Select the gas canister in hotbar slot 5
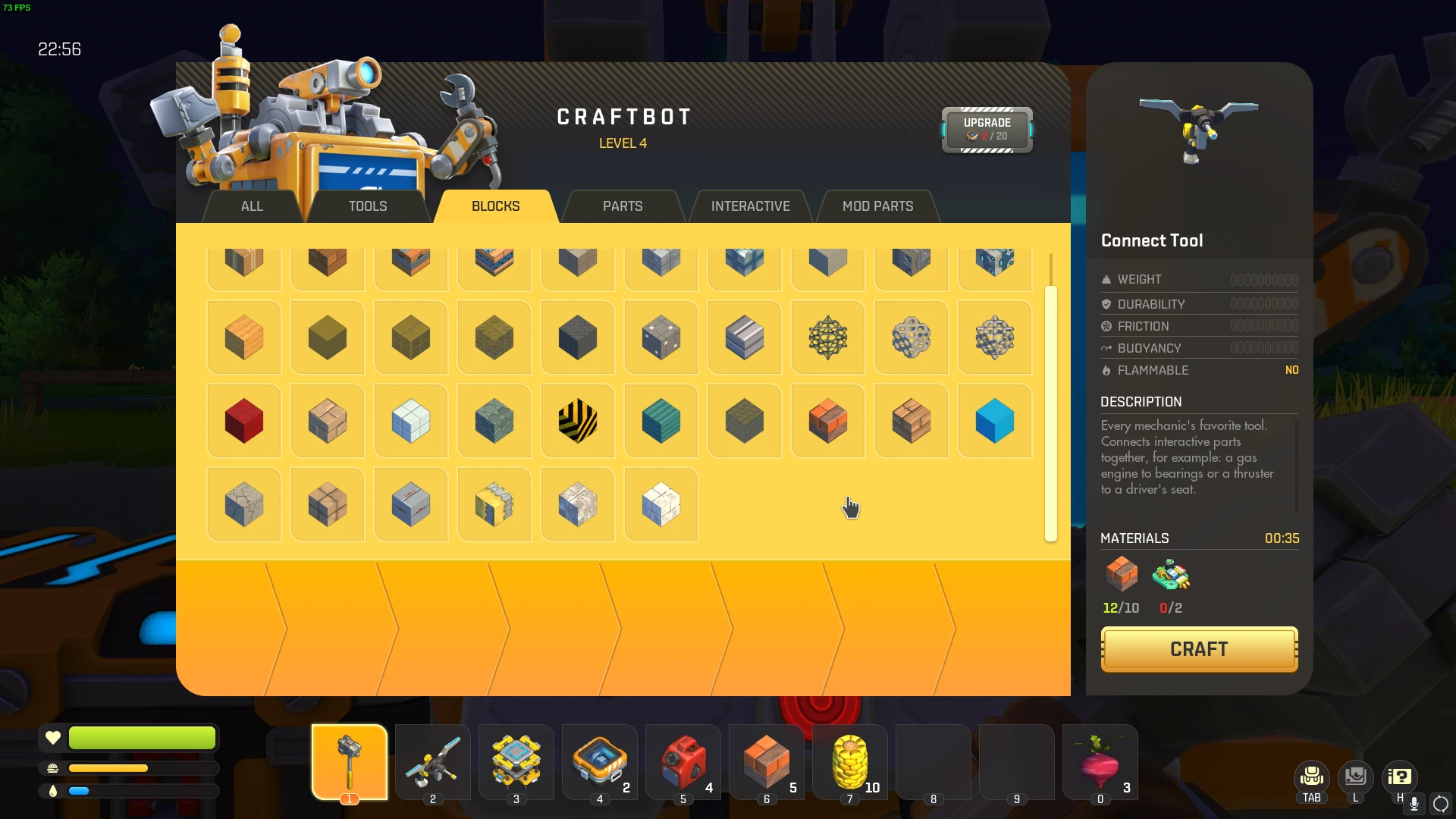This screenshot has width=1456, height=819. tap(682, 762)
